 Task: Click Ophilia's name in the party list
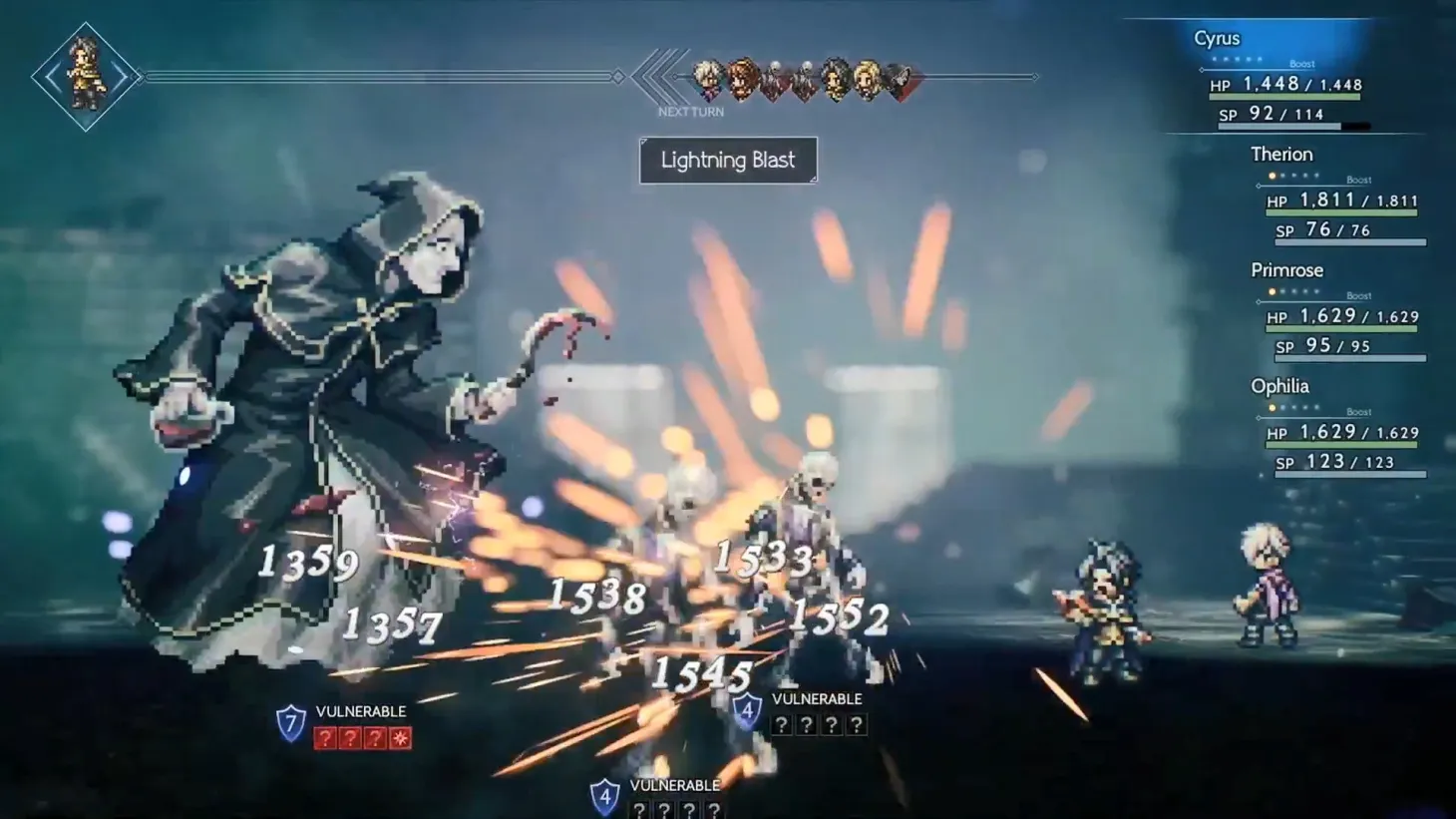1279,386
